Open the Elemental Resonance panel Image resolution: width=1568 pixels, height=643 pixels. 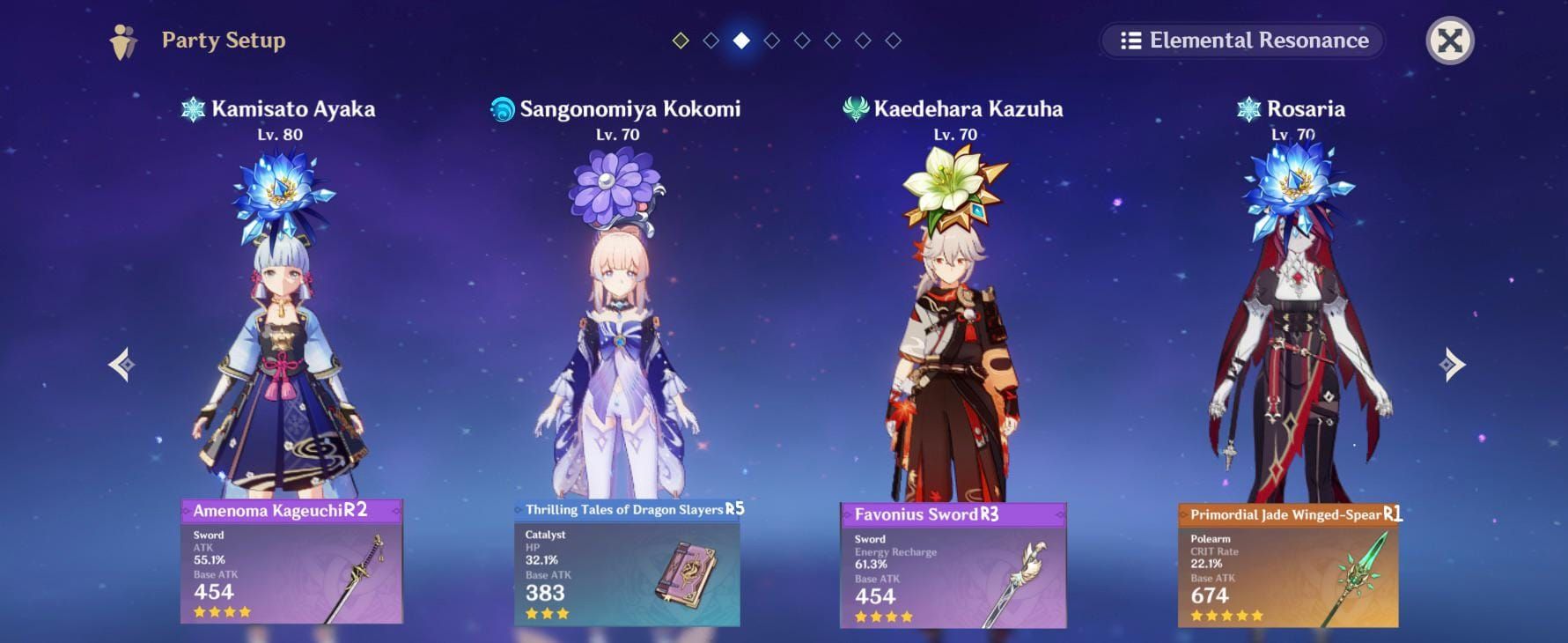click(1242, 41)
